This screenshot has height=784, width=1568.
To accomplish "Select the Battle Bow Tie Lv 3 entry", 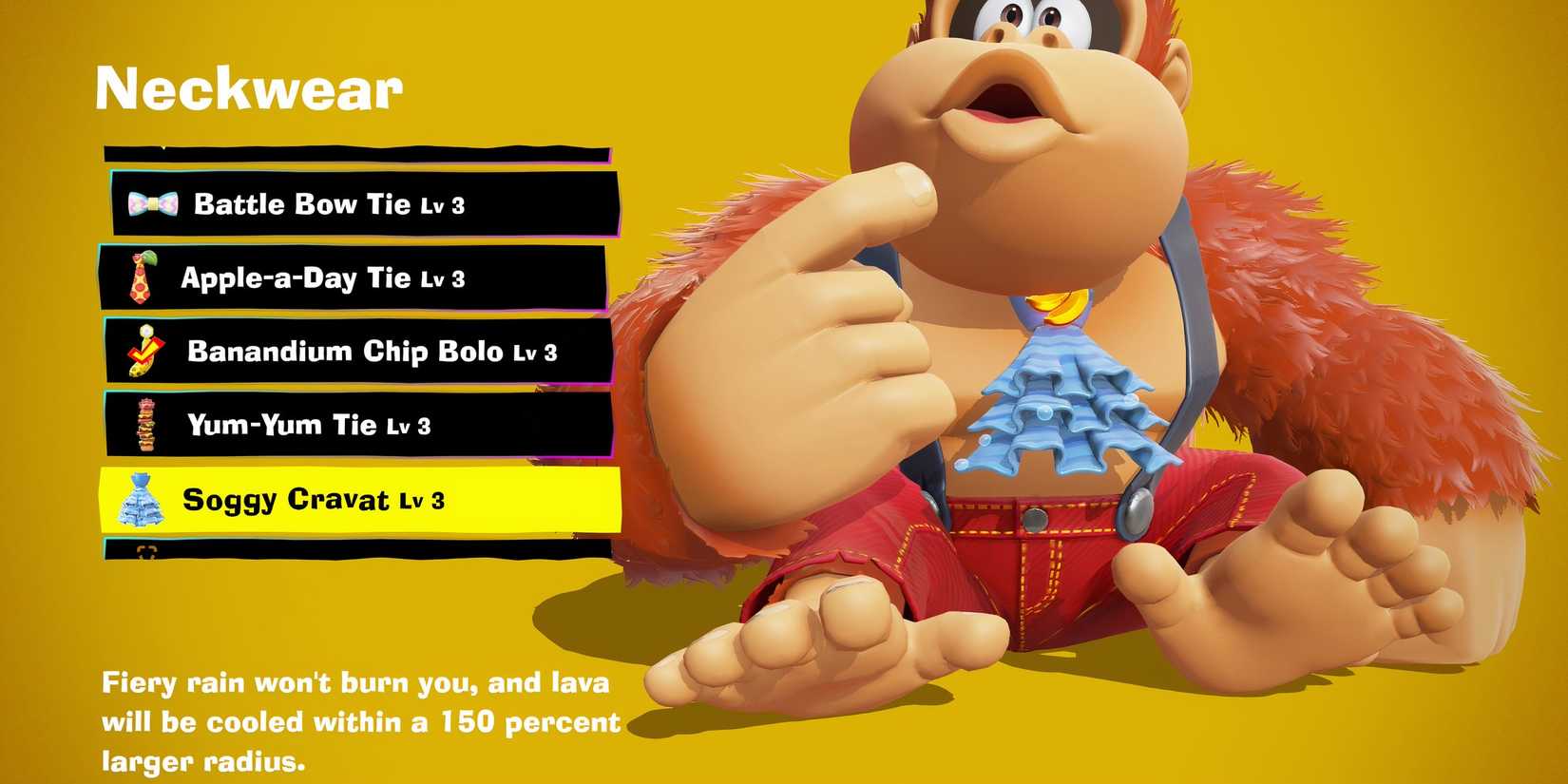I will tap(333, 203).
